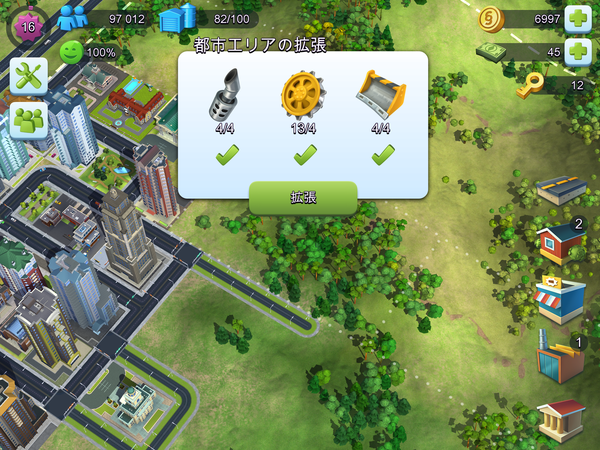
Task: Open the residential house build menu
Action: point(559,243)
